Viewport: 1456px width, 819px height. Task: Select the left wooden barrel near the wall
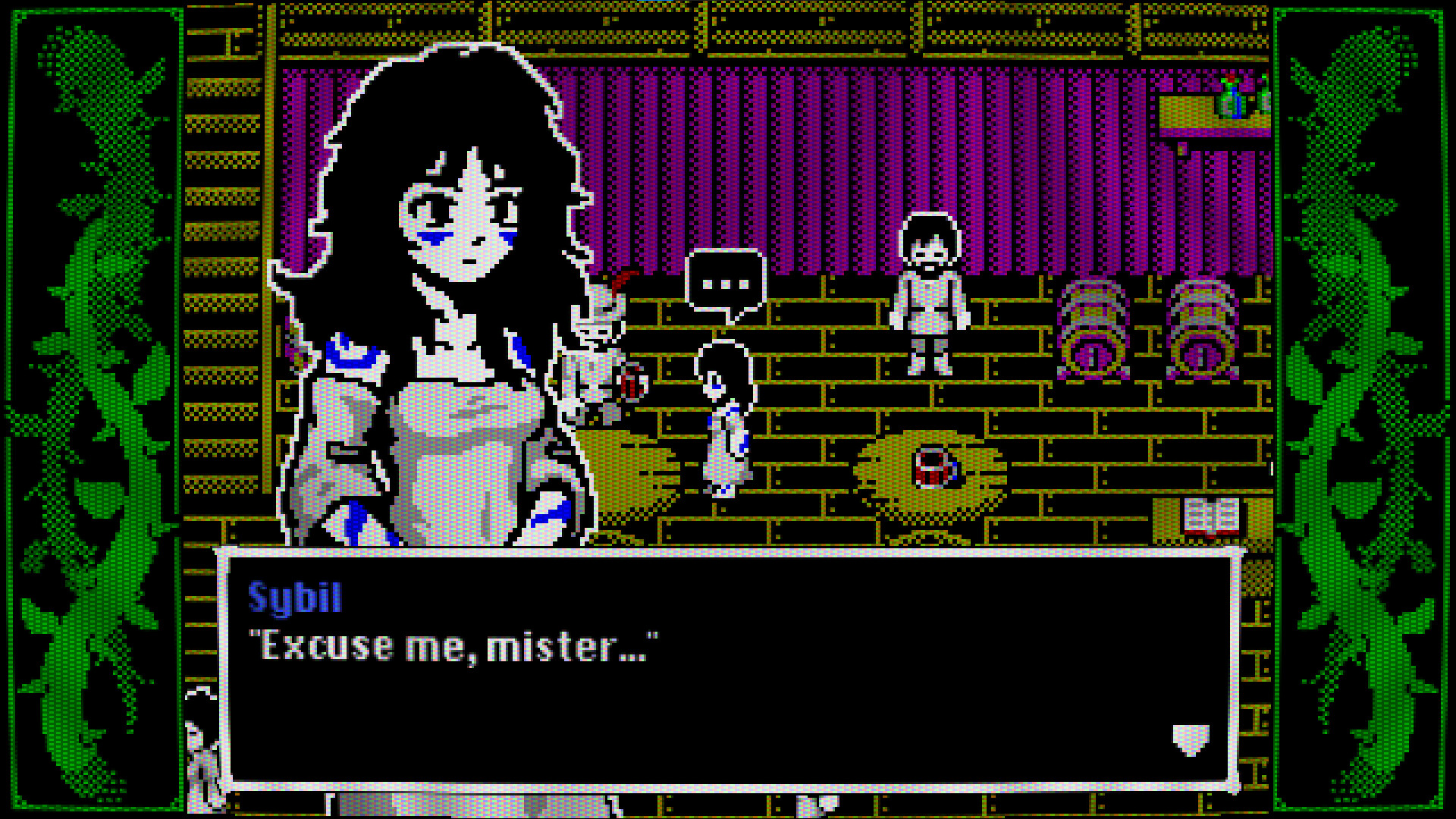(x=1092, y=330)
